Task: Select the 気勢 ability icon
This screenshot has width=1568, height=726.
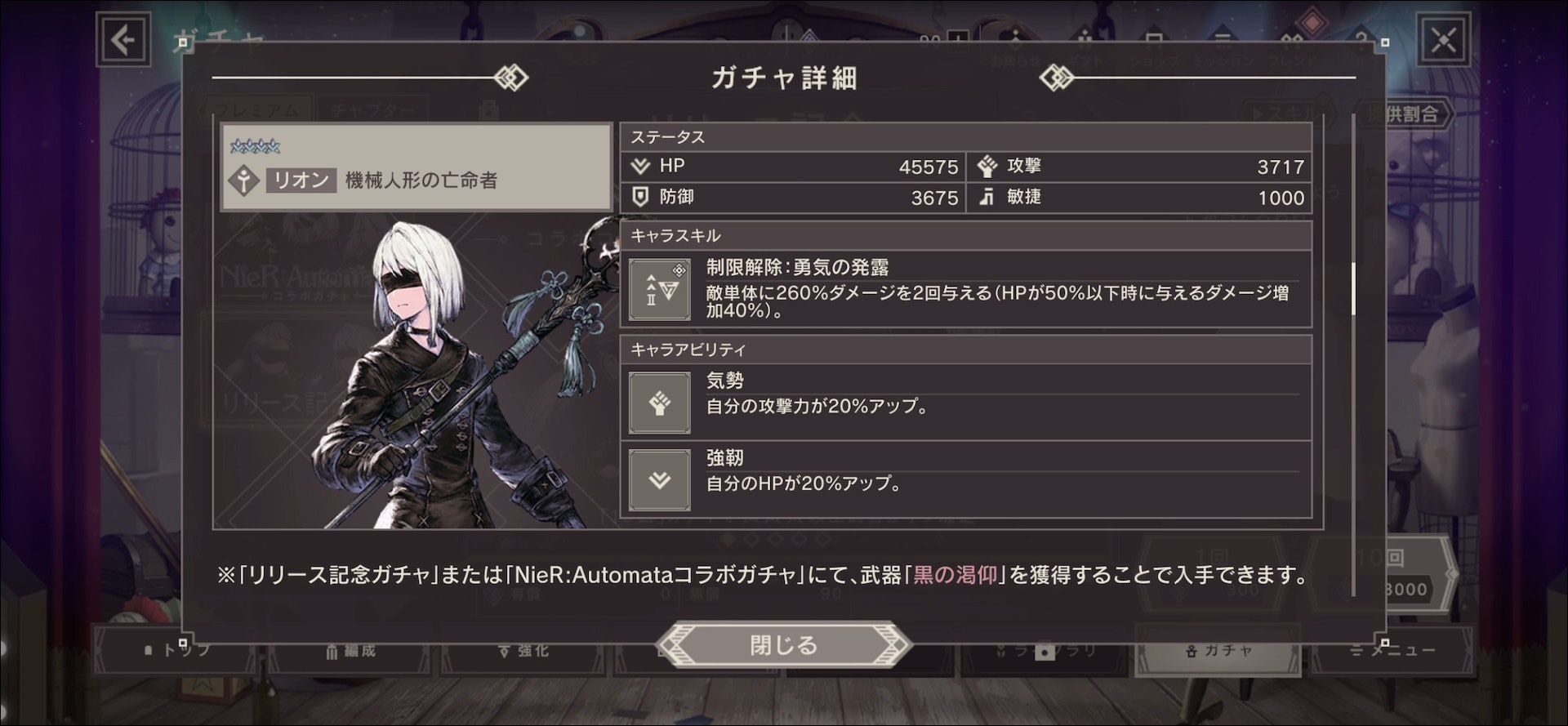Action: 660,403
